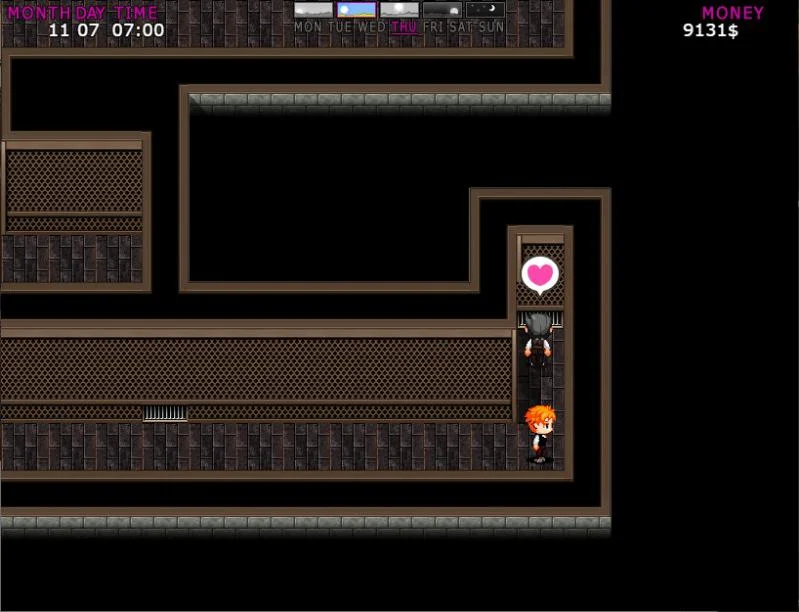Select the night icon with crescent moon

[486, 10]
